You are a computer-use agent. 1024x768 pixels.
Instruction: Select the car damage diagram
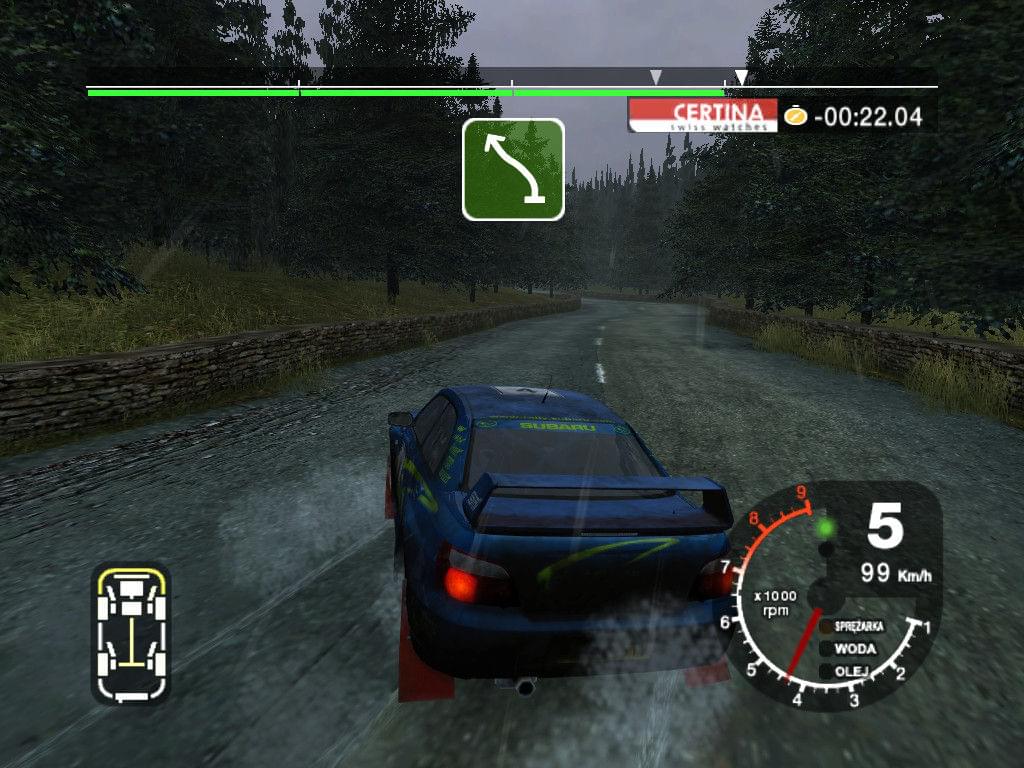pos(131,633)
